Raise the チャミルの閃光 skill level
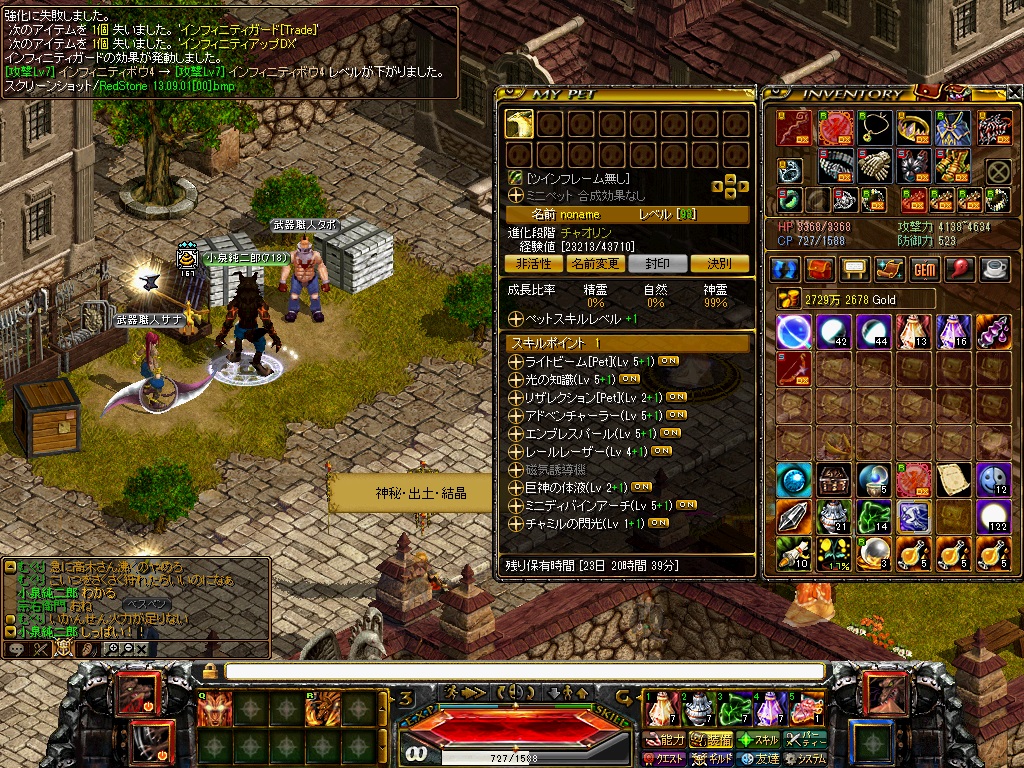This screenshot has height=768, width=1024. point(516,523)
